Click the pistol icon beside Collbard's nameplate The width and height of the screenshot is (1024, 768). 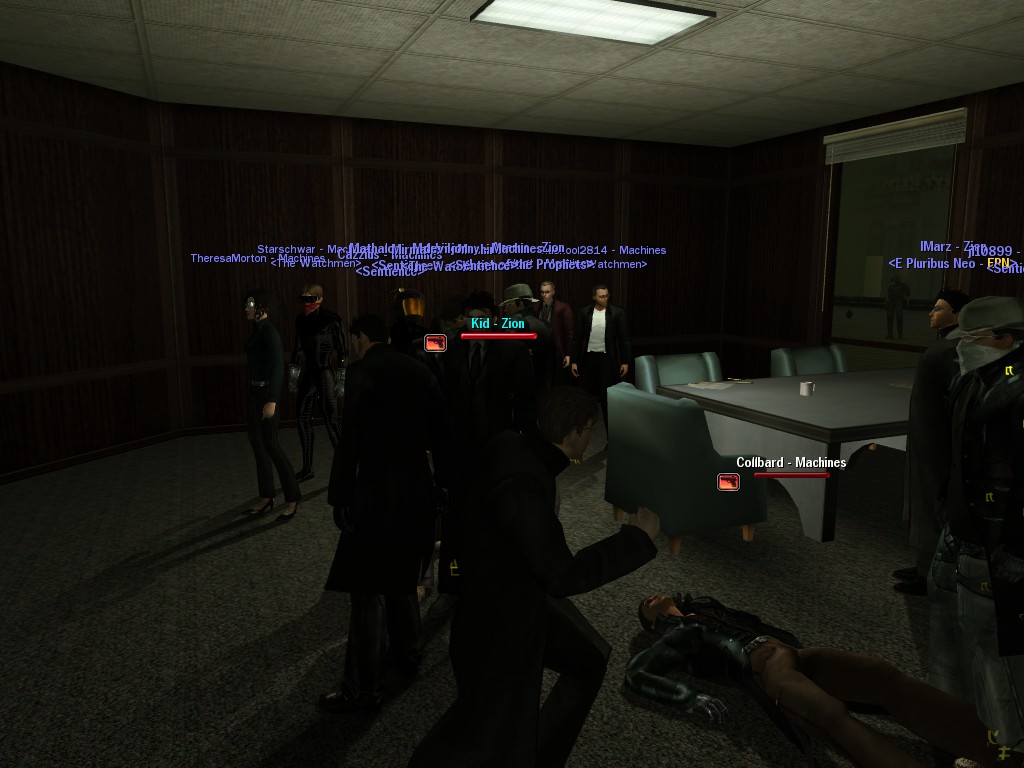click(x=728, y=482)
